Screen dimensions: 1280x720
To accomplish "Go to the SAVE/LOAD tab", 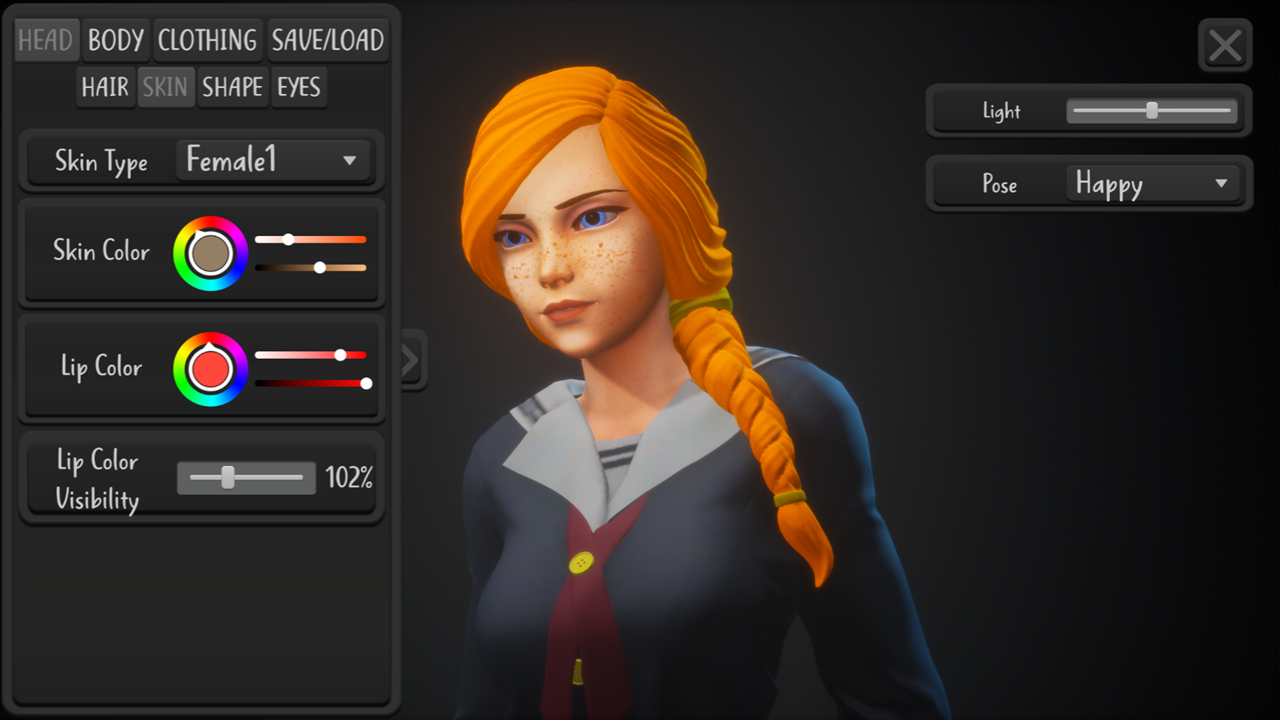I will point(328,41).
